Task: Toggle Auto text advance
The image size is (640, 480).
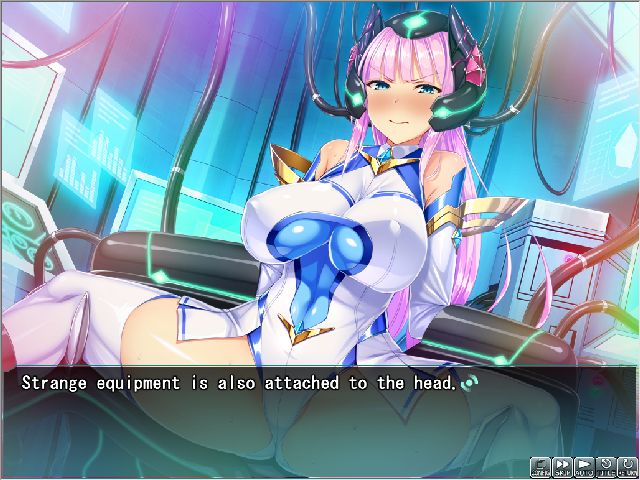Action: click(x=585, y=465)
